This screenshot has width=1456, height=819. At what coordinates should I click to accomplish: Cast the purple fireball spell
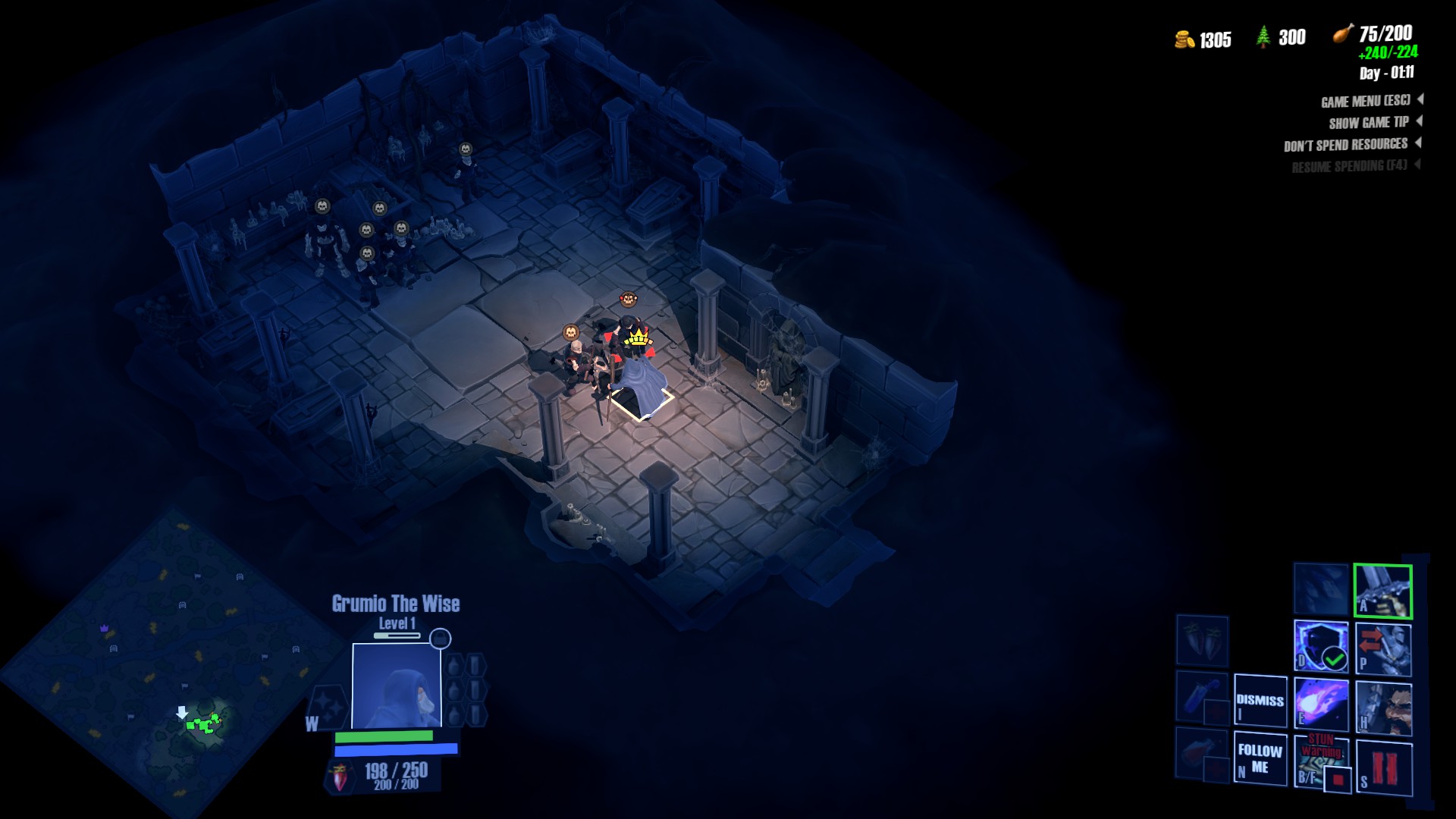click(1320, 704)
